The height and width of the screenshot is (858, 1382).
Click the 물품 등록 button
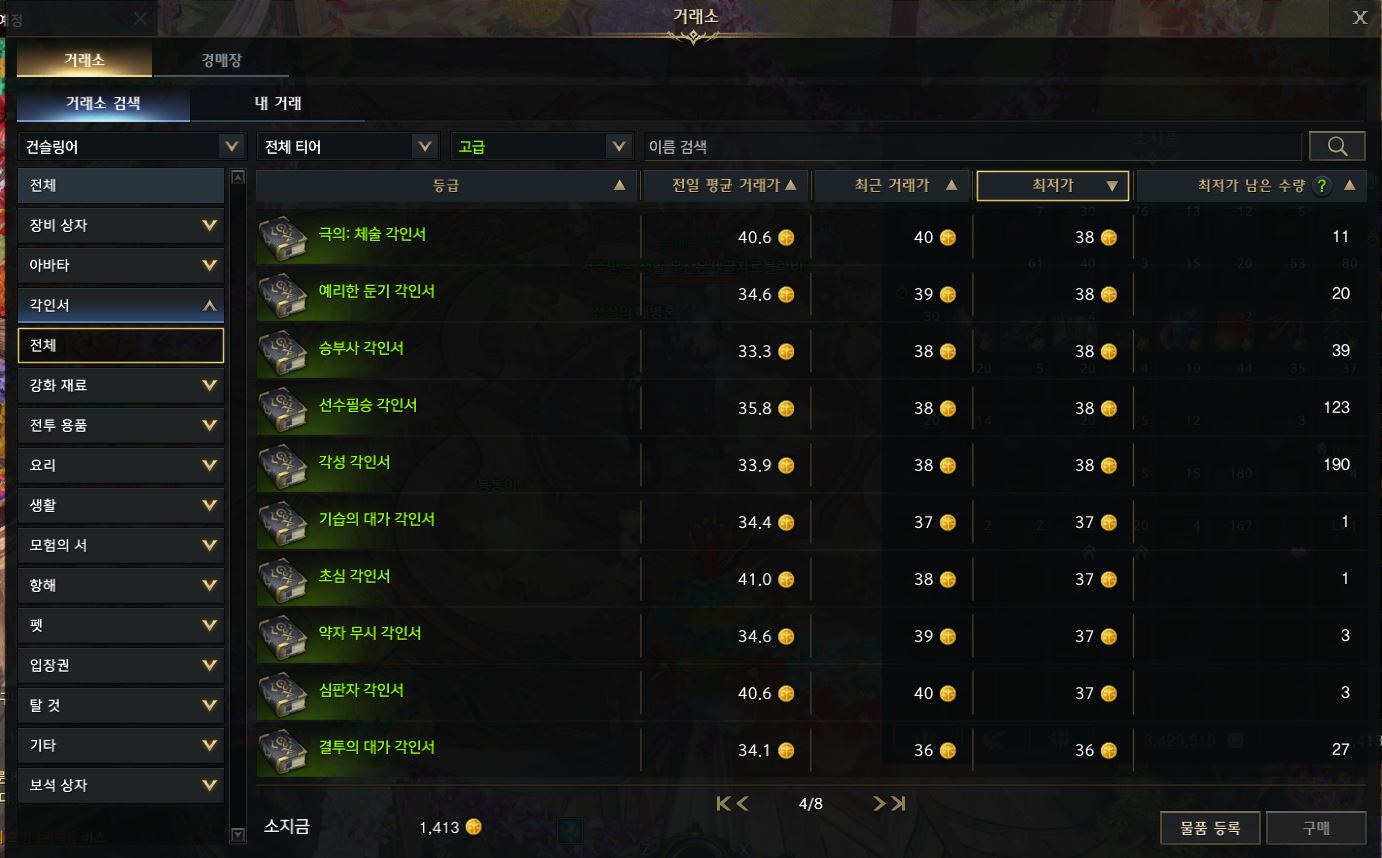1210,828
